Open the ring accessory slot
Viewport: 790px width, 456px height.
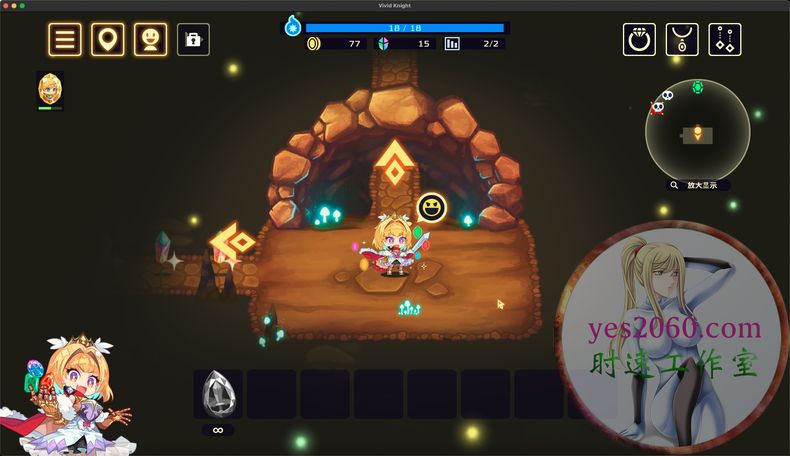[x=639, y=40]
